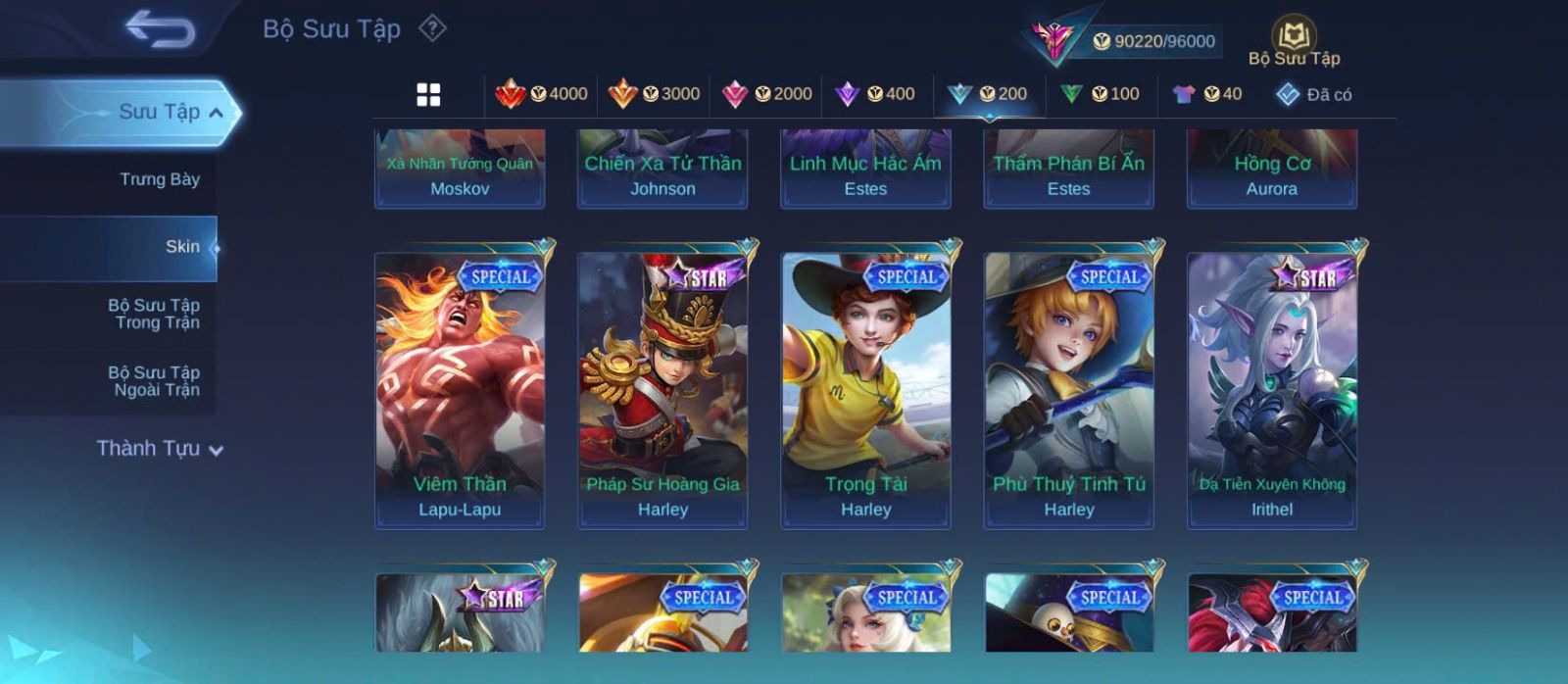
Task: Open Bộ Sưu Tập Ngoài Trận
Action: 154,381
